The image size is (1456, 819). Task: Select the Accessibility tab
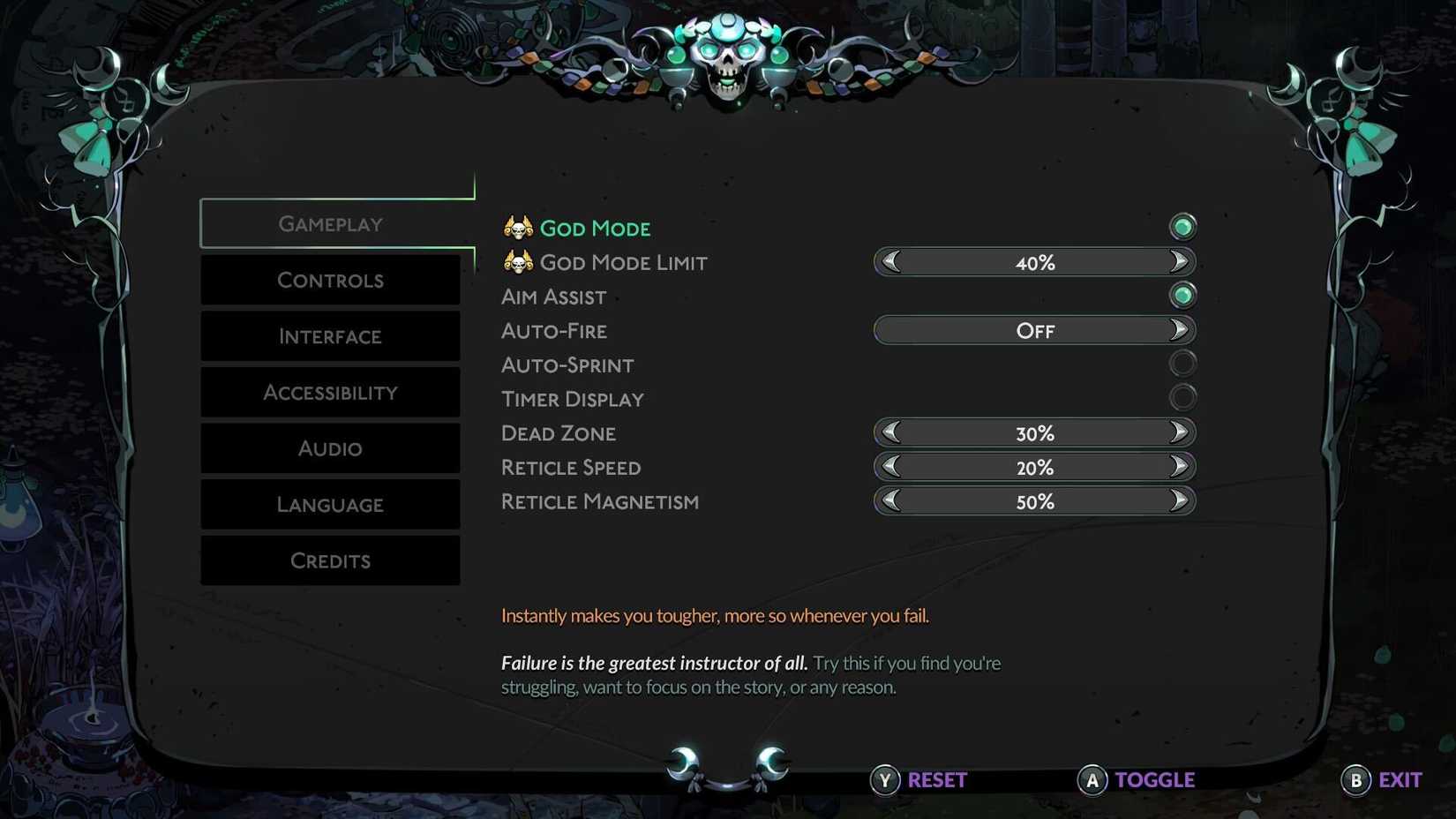tap(330, 393)
